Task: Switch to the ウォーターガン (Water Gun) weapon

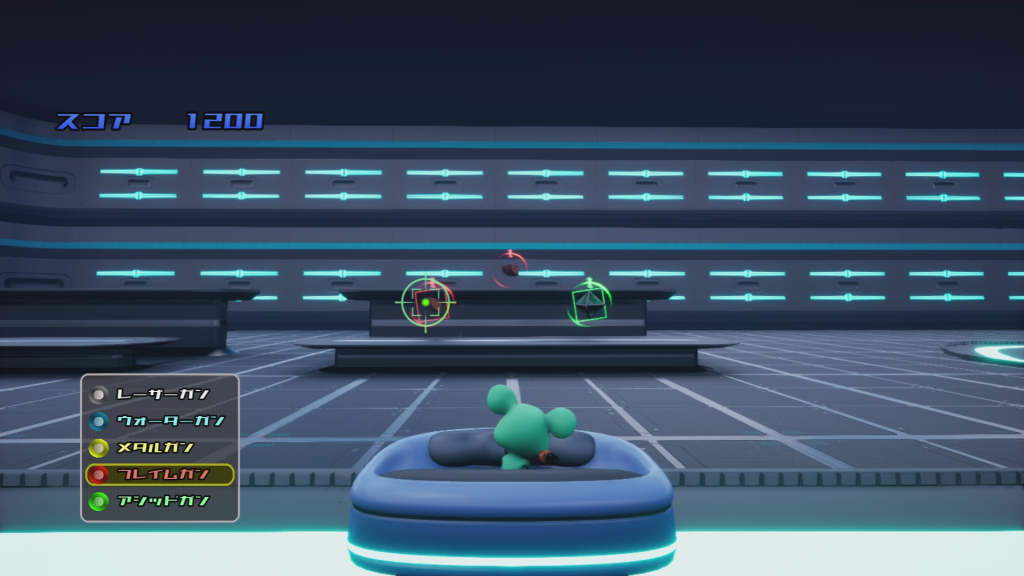Action: [x=160, y=420]
